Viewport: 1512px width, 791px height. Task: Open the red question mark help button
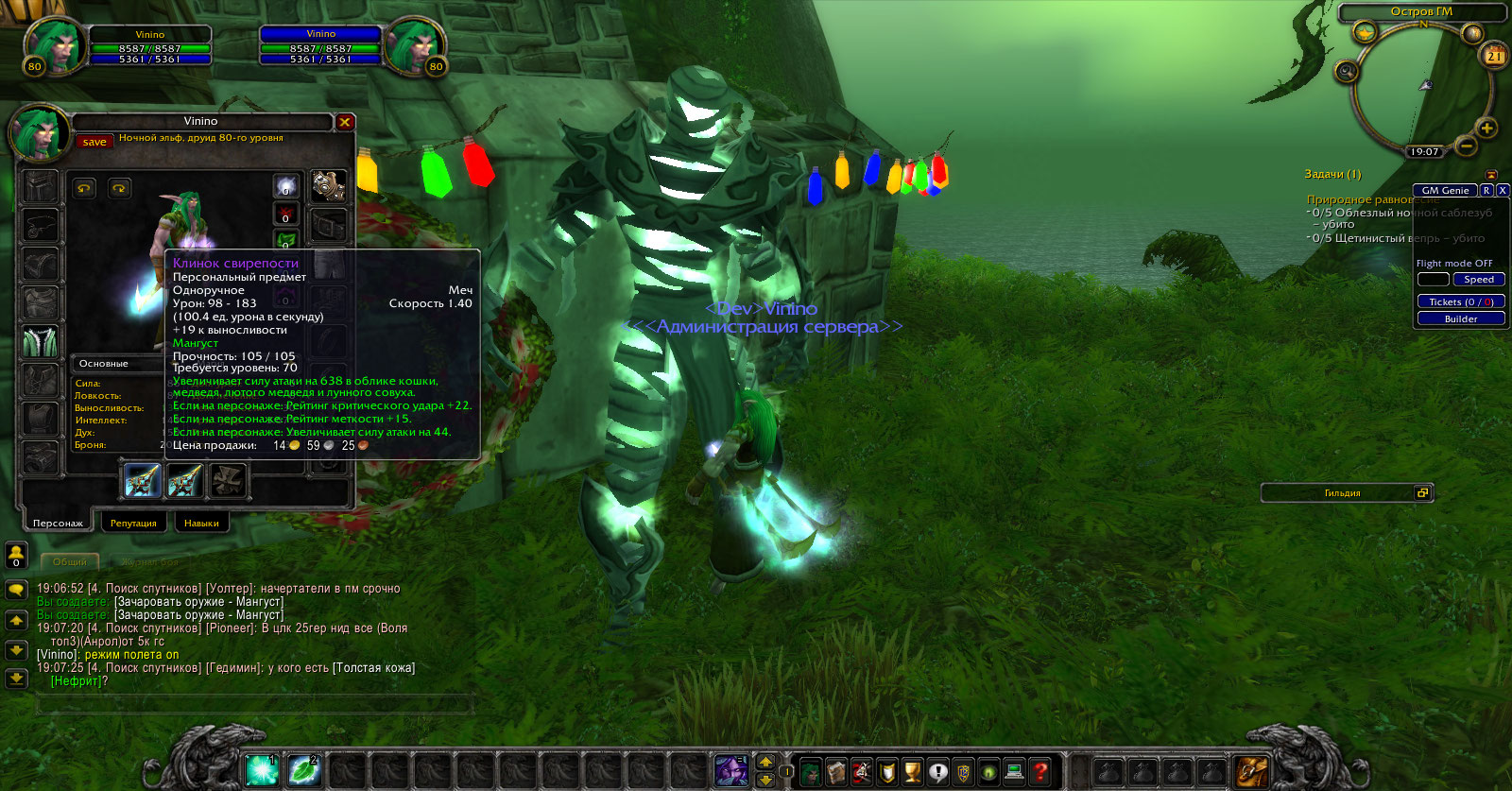1039,772
